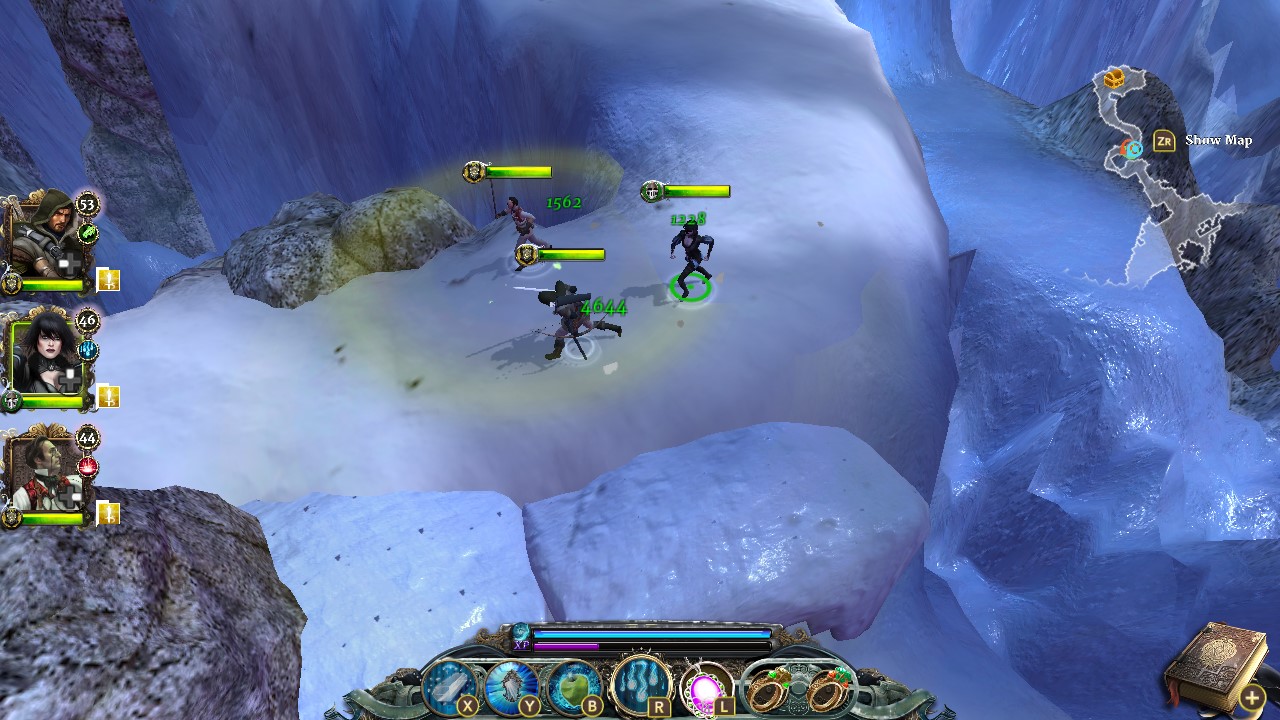
Task: Select the crystal shard skill bound to X
Action: [x=449, y=685]
